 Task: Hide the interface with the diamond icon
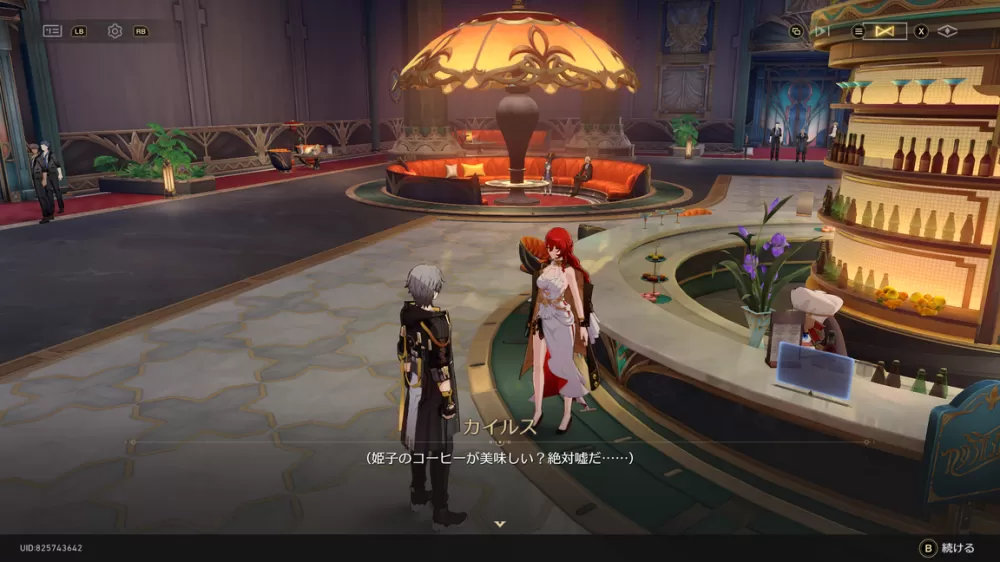[947, 31]
